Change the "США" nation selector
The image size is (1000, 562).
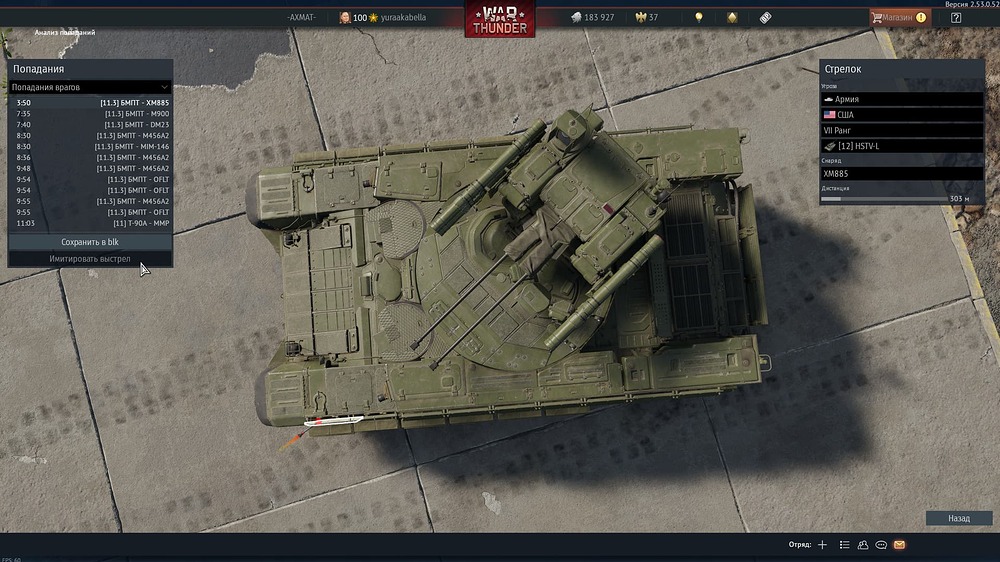pyautogui.click(x=901, y=115)
